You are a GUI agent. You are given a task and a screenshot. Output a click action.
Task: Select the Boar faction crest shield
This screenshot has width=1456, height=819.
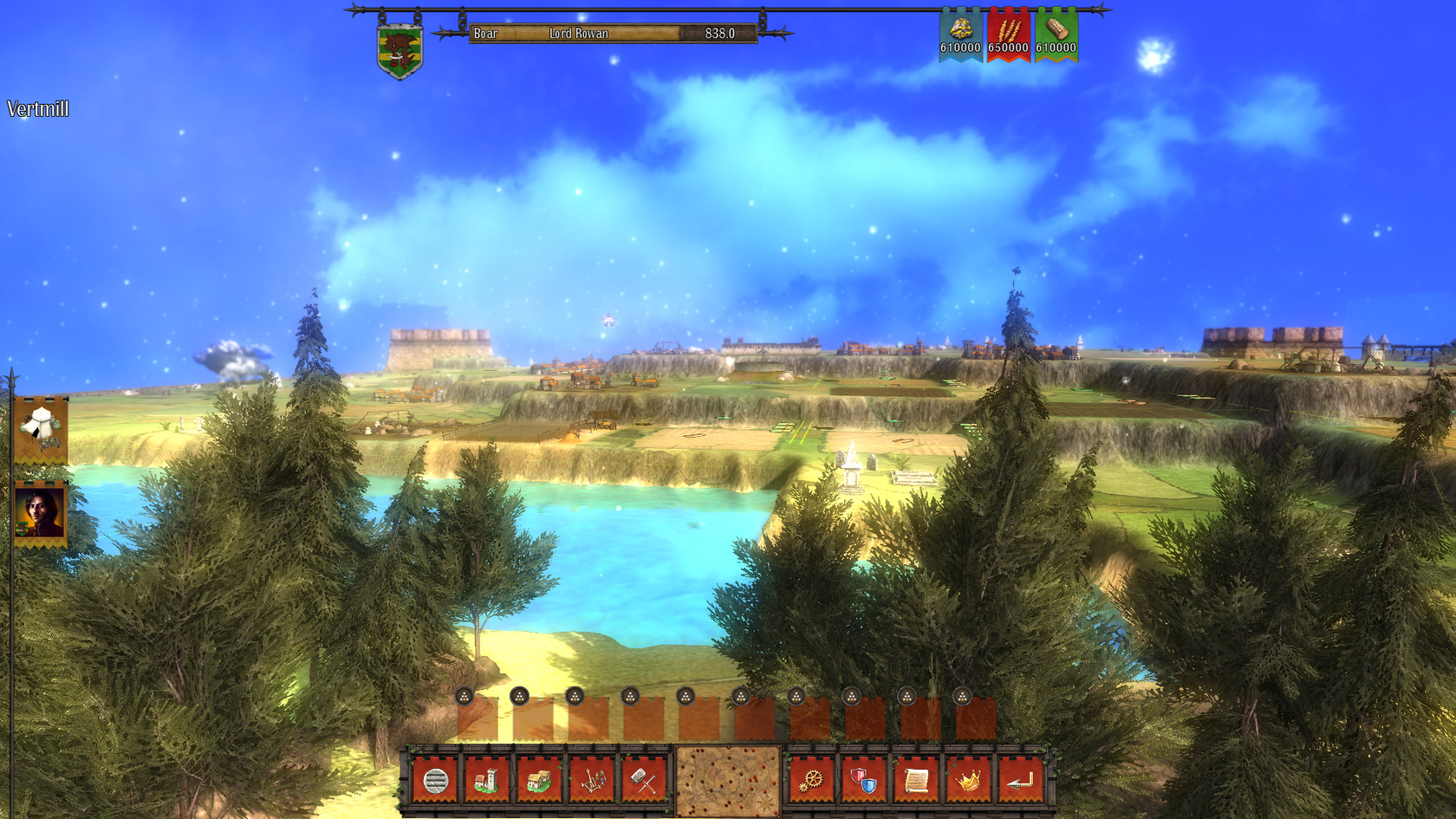399,48
